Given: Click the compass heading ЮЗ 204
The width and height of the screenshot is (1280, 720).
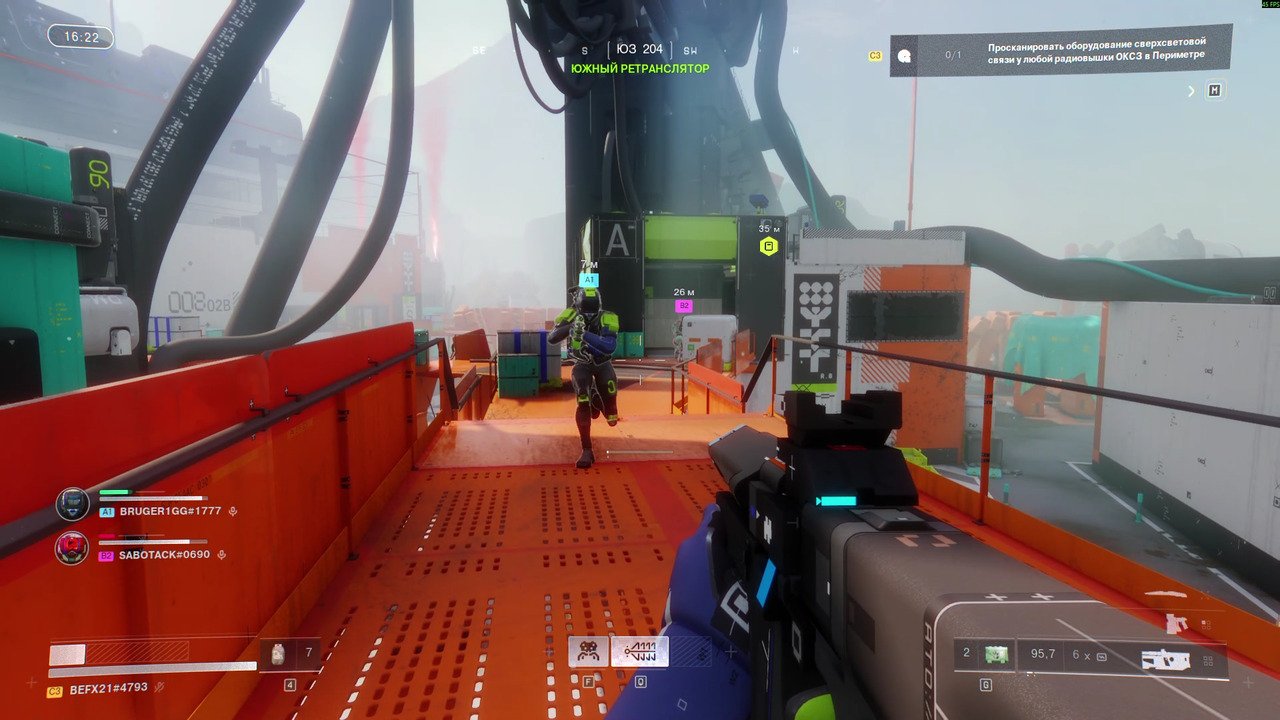Looking at the screenshot, I should [639, 49].
